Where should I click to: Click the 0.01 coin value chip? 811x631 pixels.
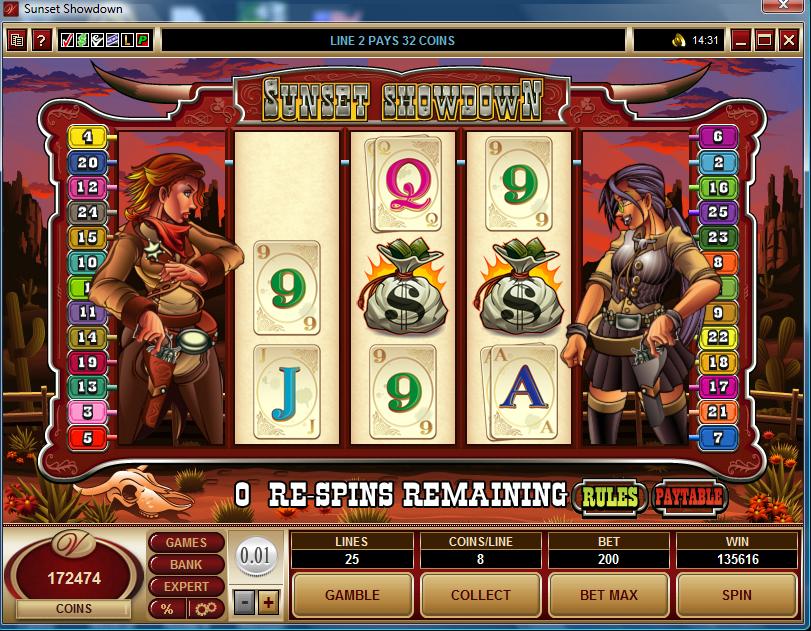(256, 555)
